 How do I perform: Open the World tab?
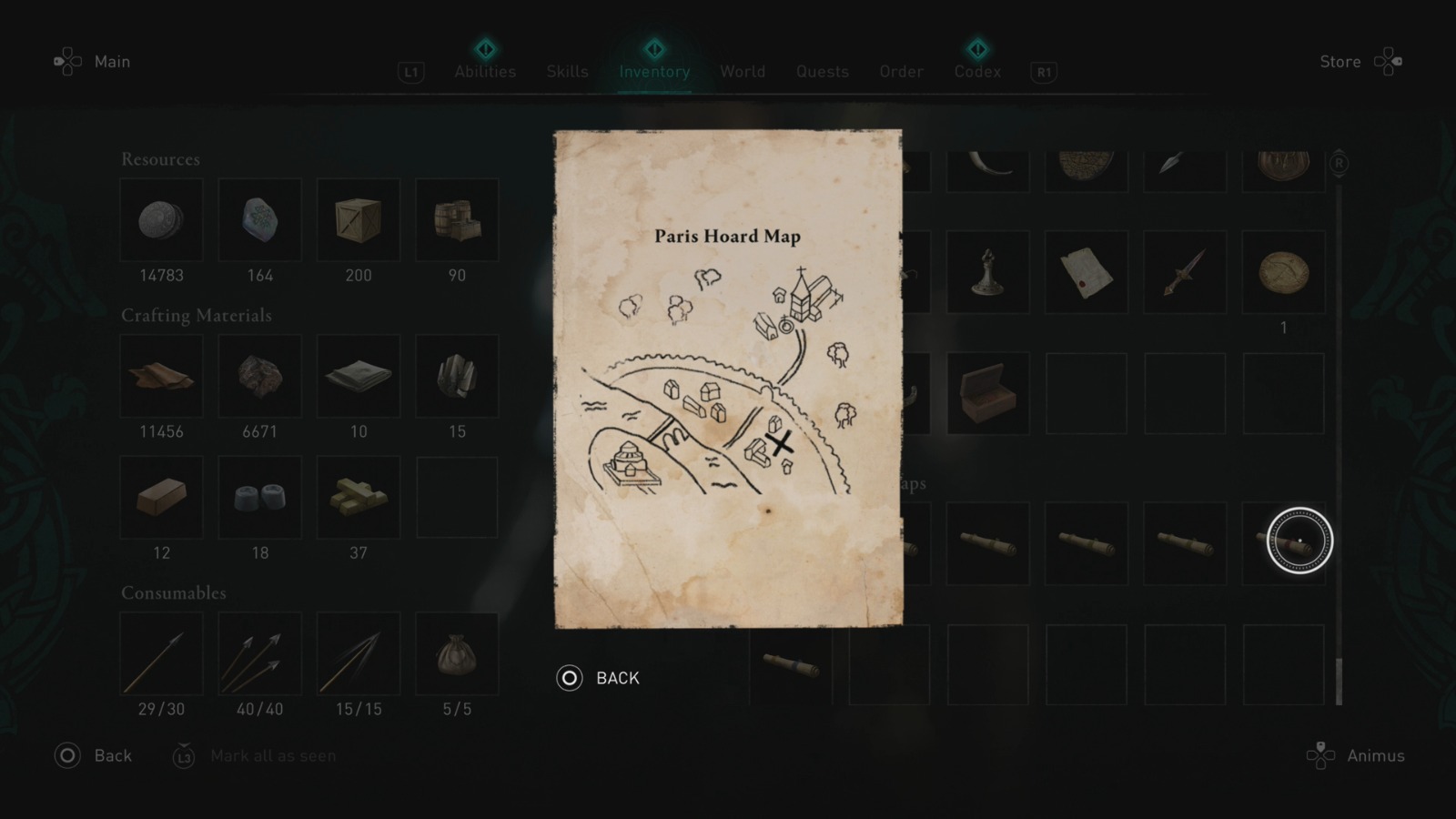pos(743,71)
